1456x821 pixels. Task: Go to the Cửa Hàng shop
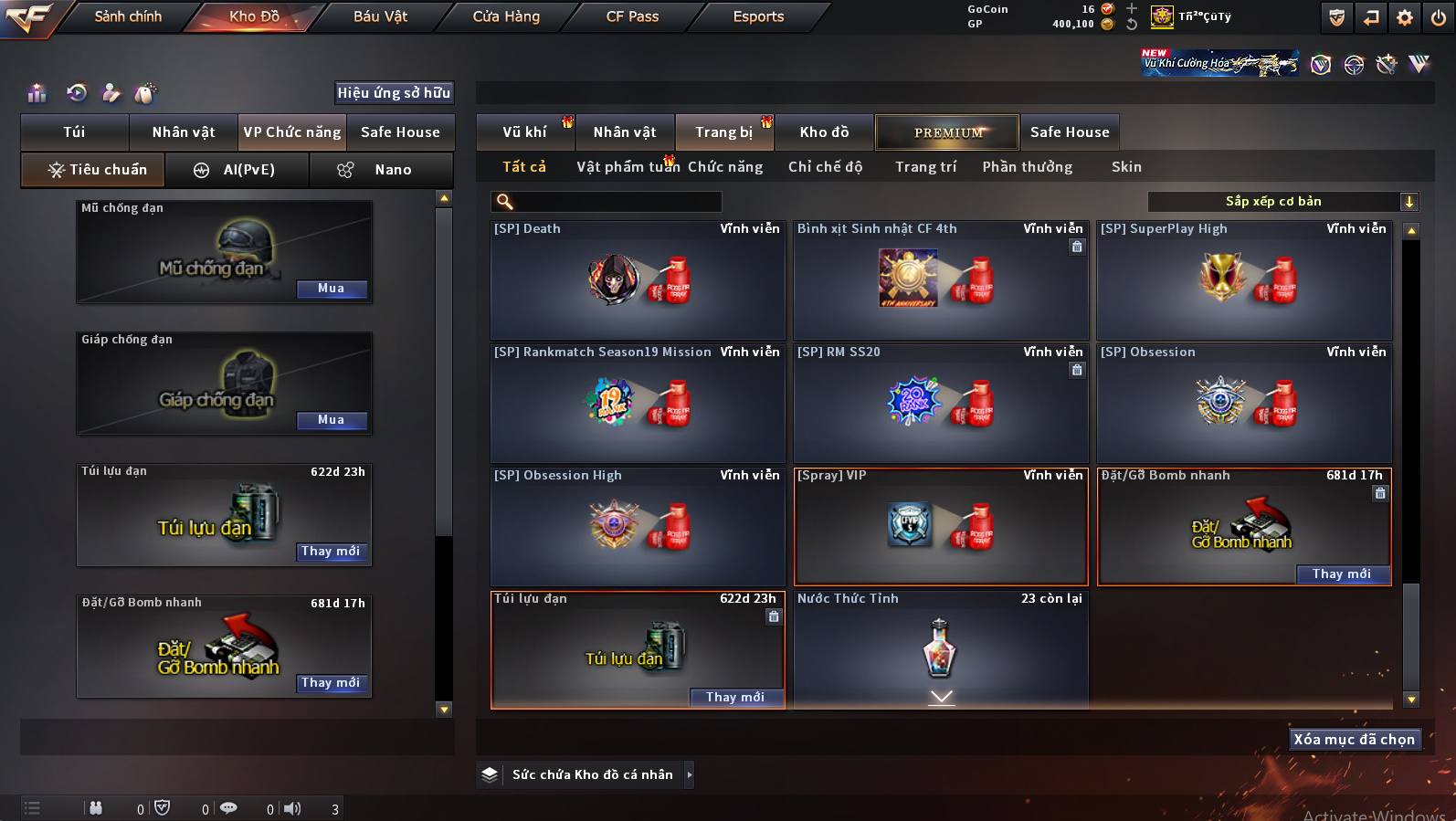506,16
